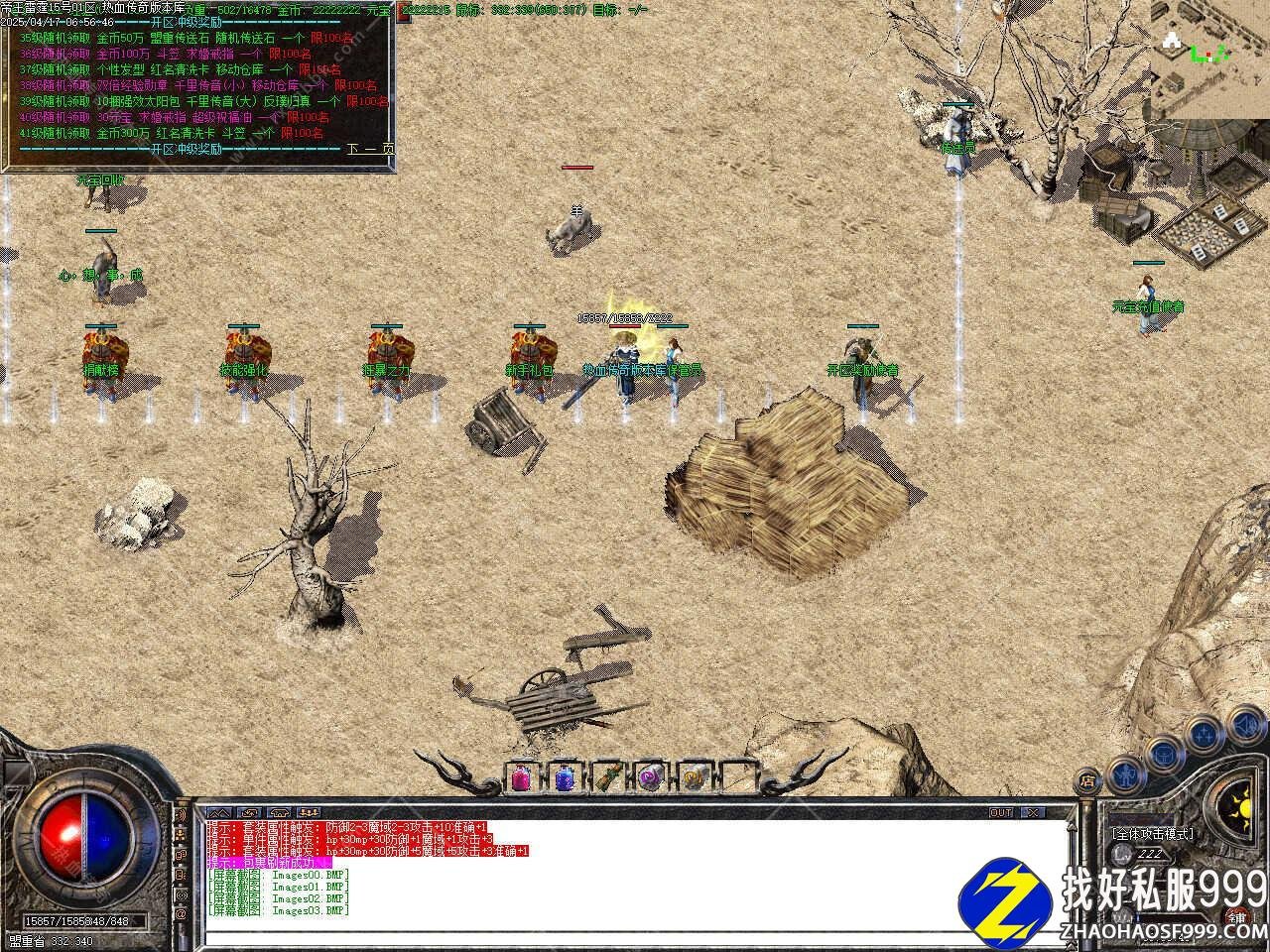
Task: Click the chat text input line
Action: pos(635,937)
